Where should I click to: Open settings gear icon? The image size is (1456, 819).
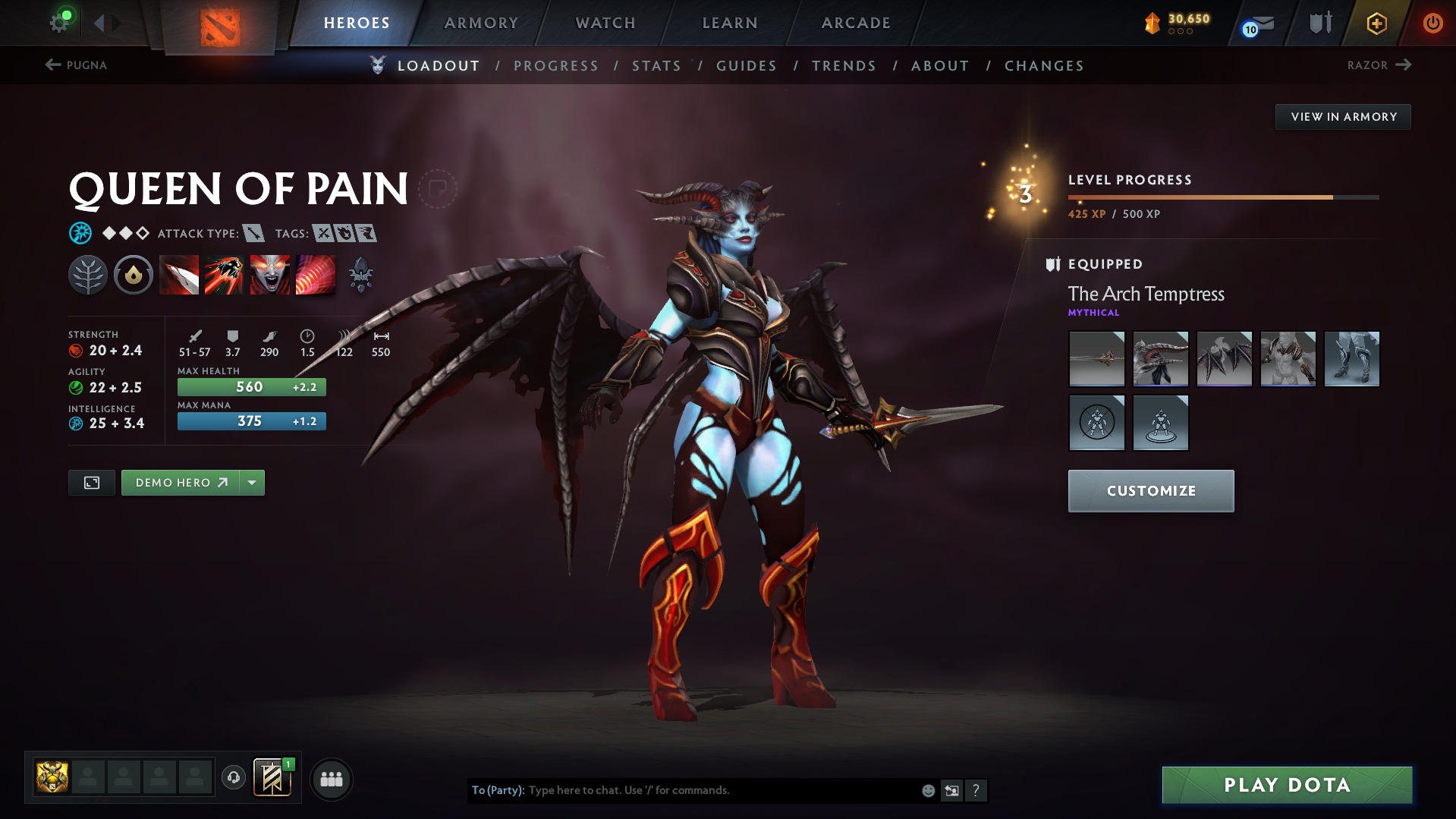pyautogui.click(x=59, y=22)
